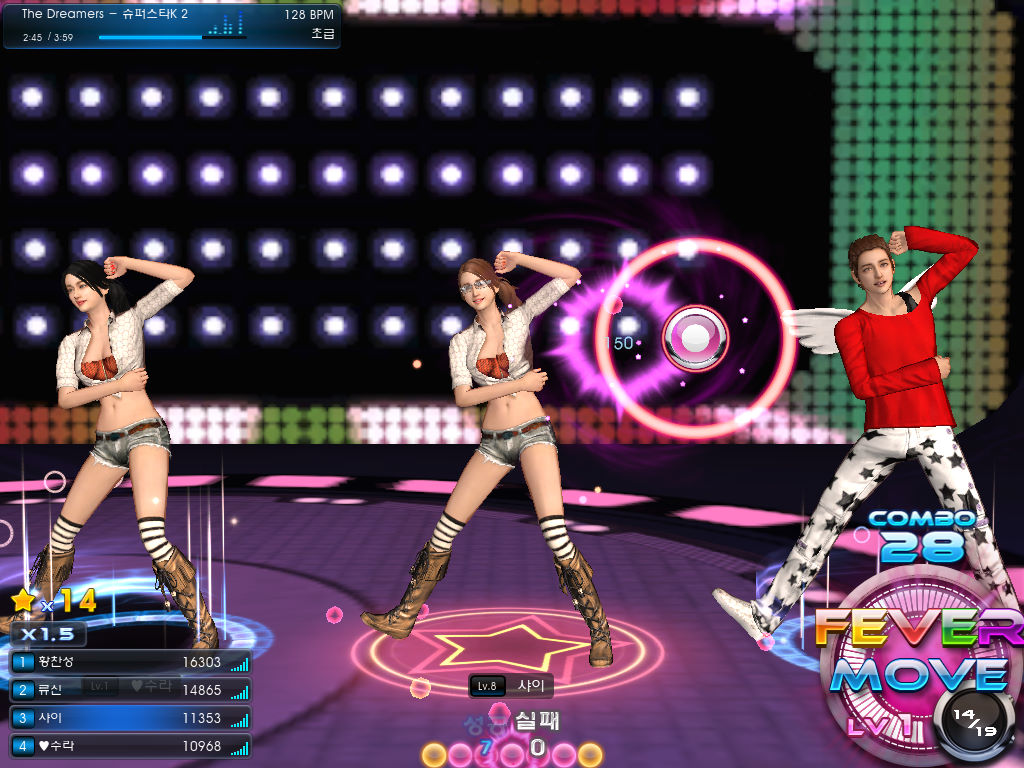
Task: Select first-place player 황찬성 in the ranking
Action: [130, 662]
